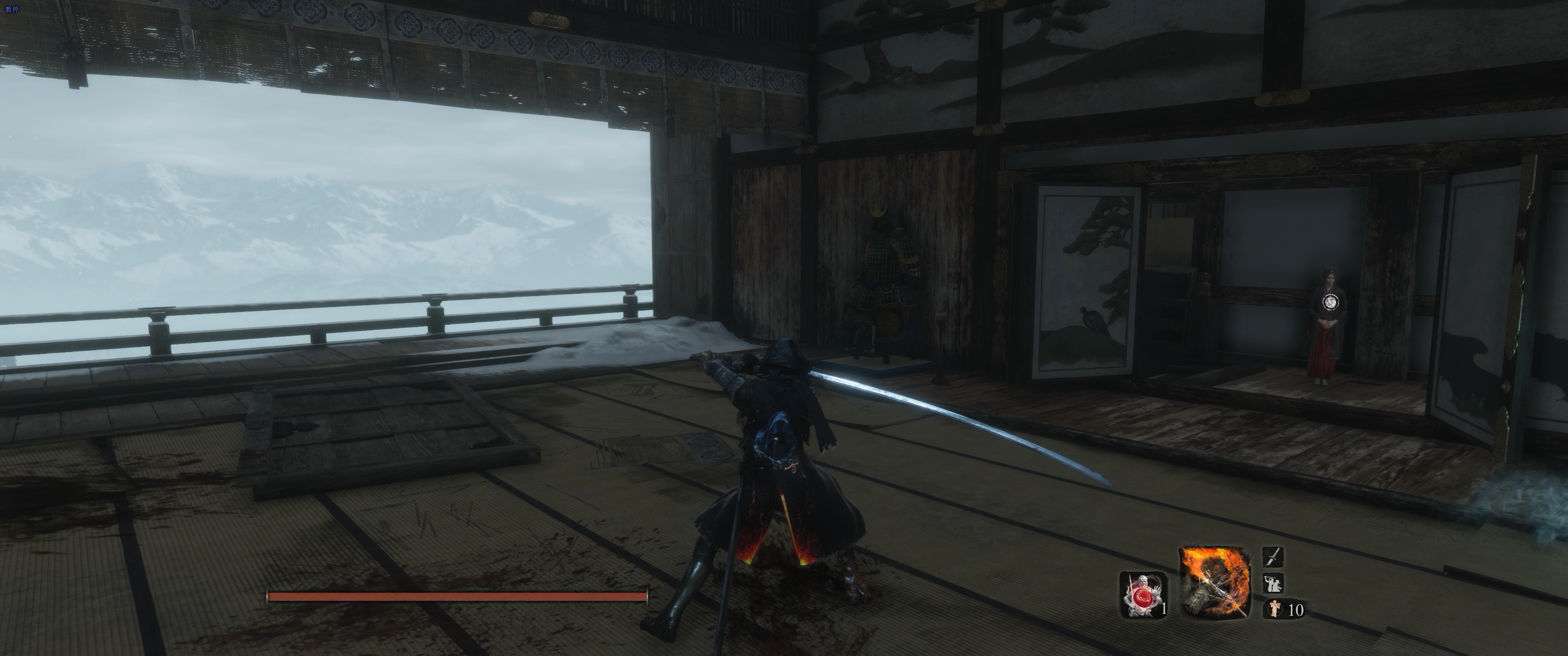
Task: Select the red lump quick item slot
Action: 1143,594
